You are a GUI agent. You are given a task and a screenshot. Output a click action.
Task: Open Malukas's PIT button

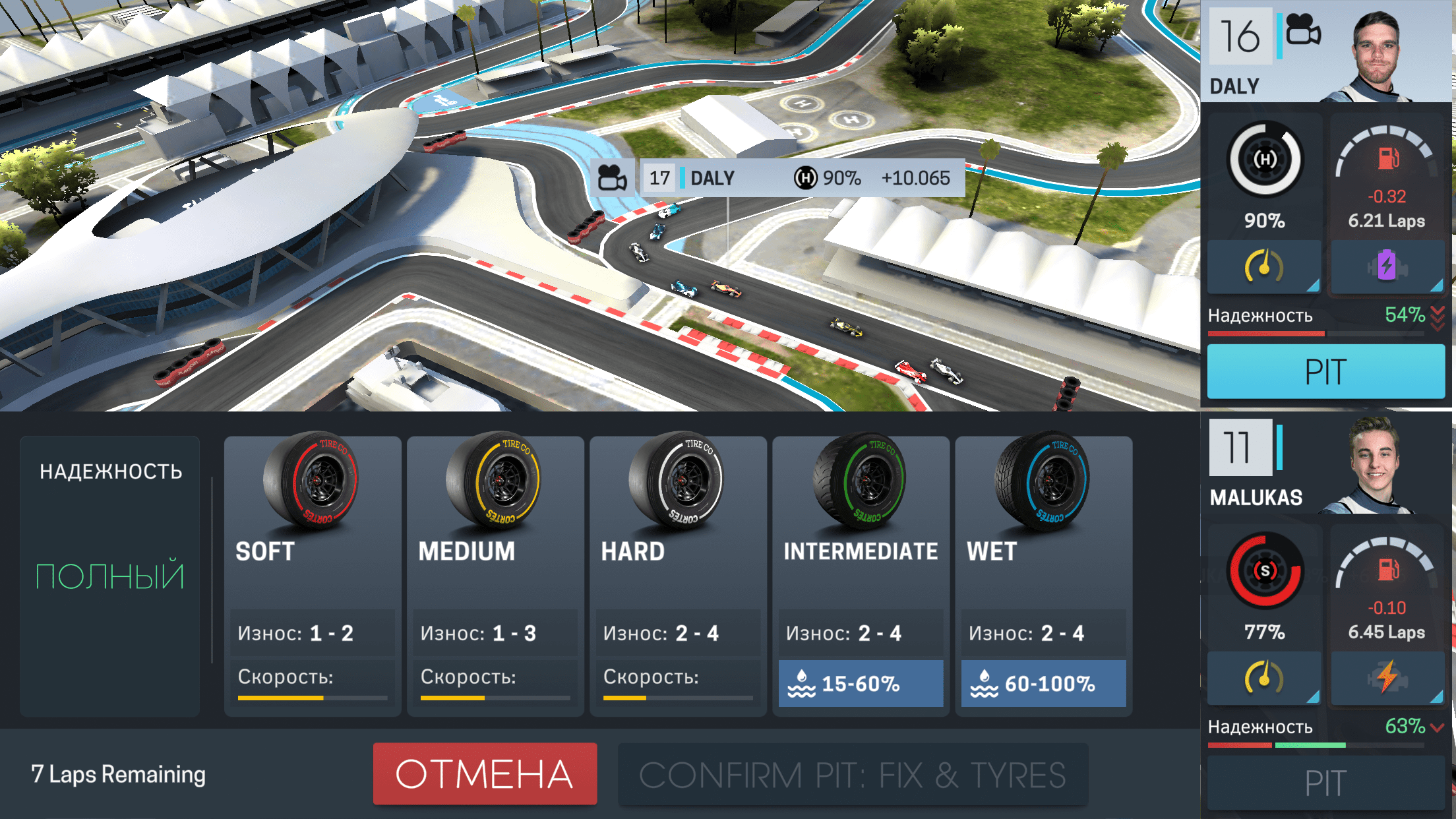[x=1325, y=783]
